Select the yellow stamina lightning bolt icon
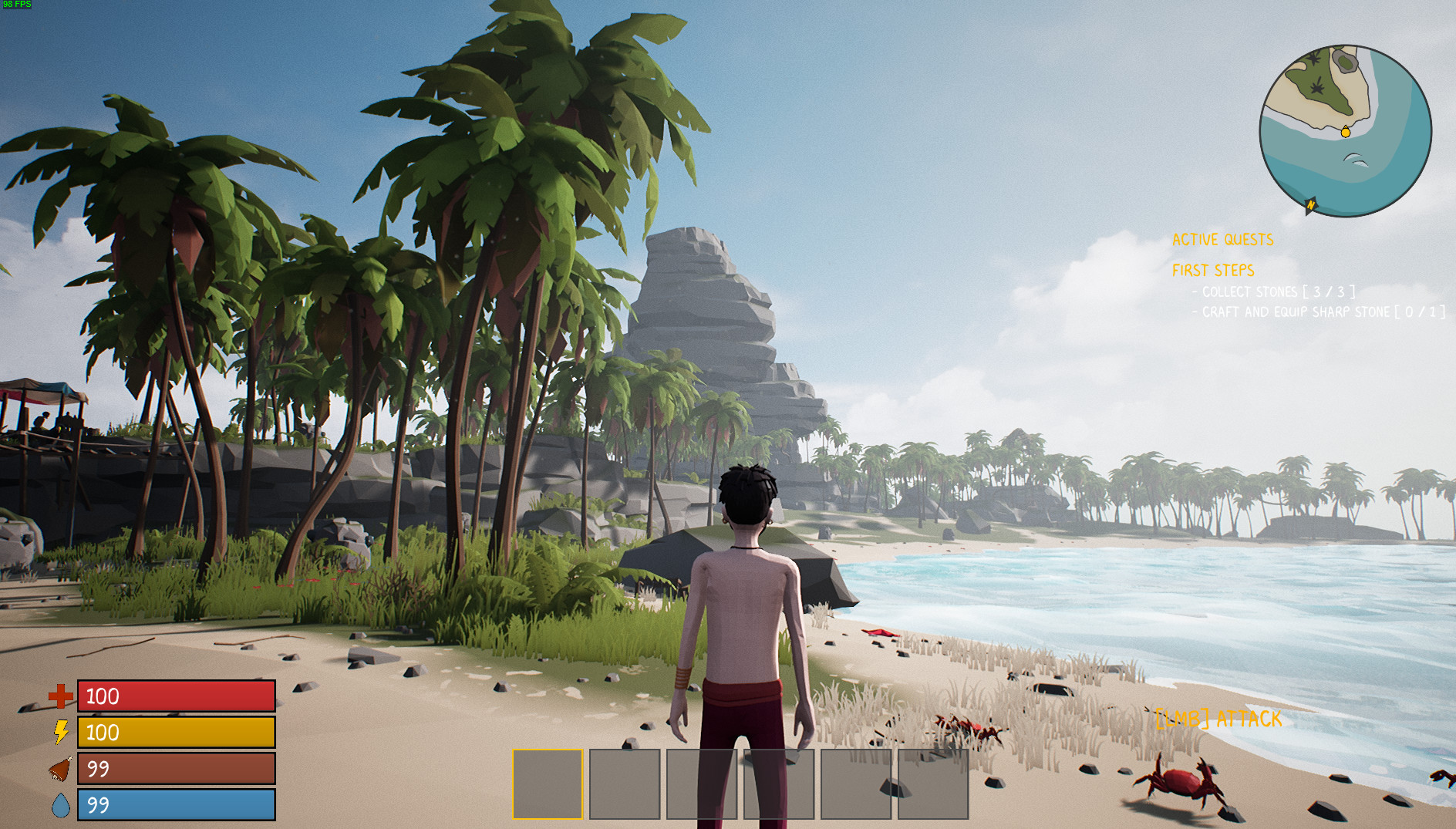1456x829 pixels. pos(61,733)
